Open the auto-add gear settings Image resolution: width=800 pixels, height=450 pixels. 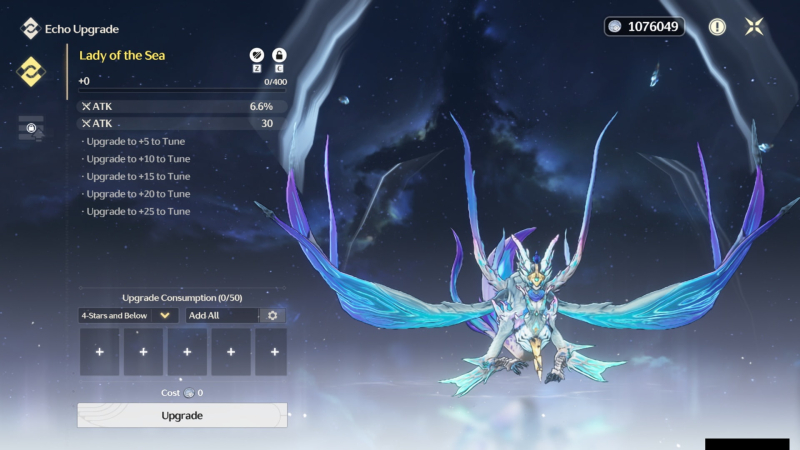tap(272, 315)
